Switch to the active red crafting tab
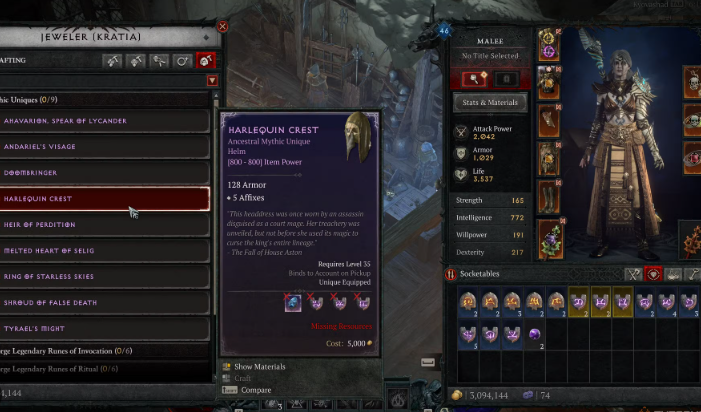The width and height of the screenshot is (701, 412). (206, 61)
